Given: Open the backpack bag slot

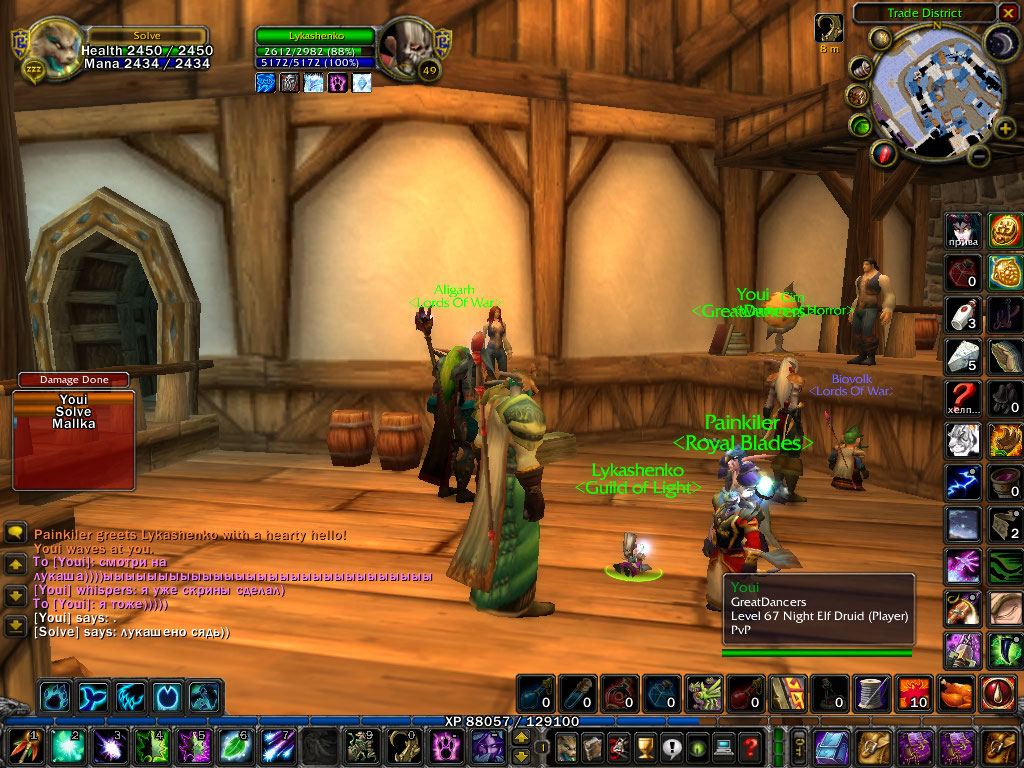Looking at the screenshot, I should click(1000, 746).
